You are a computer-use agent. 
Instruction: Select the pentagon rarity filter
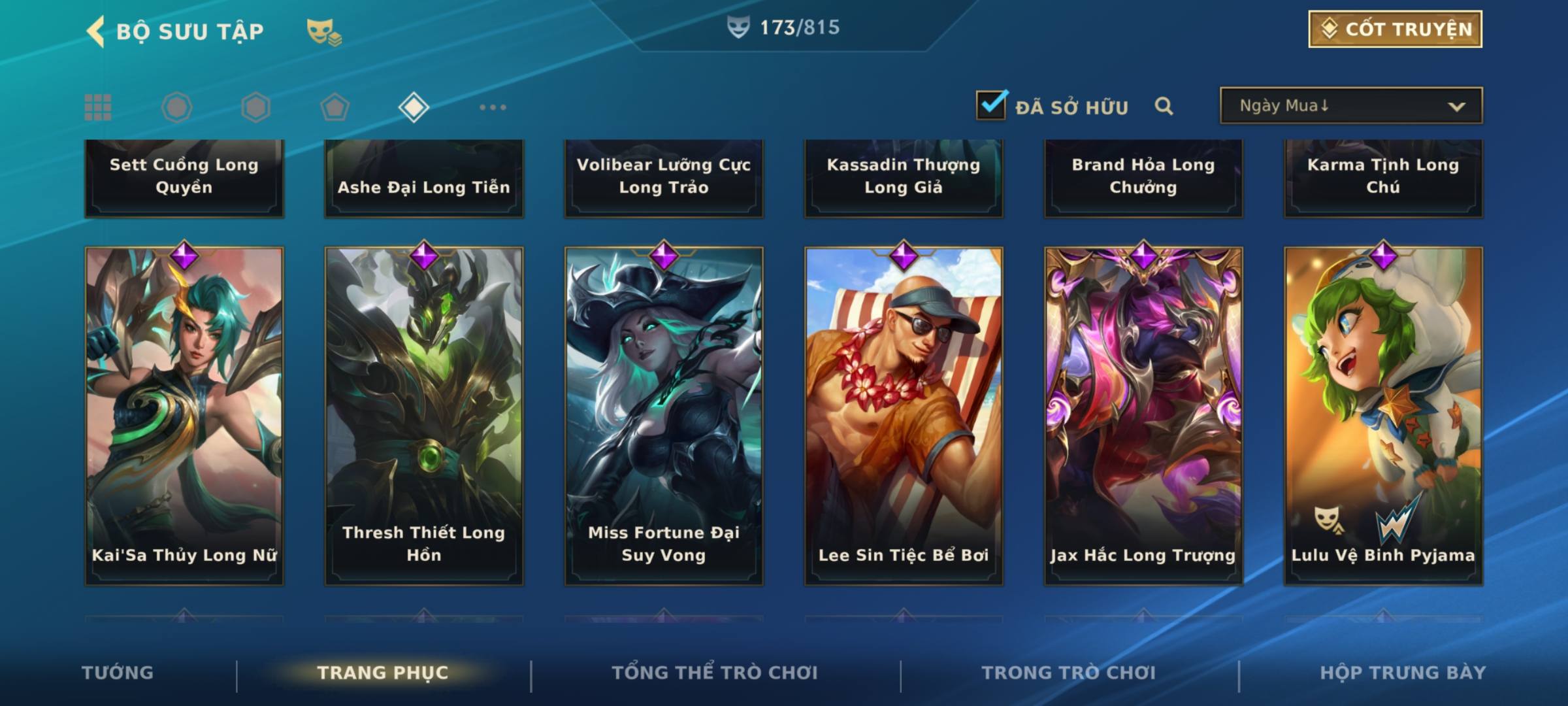(x=335, y=107)
